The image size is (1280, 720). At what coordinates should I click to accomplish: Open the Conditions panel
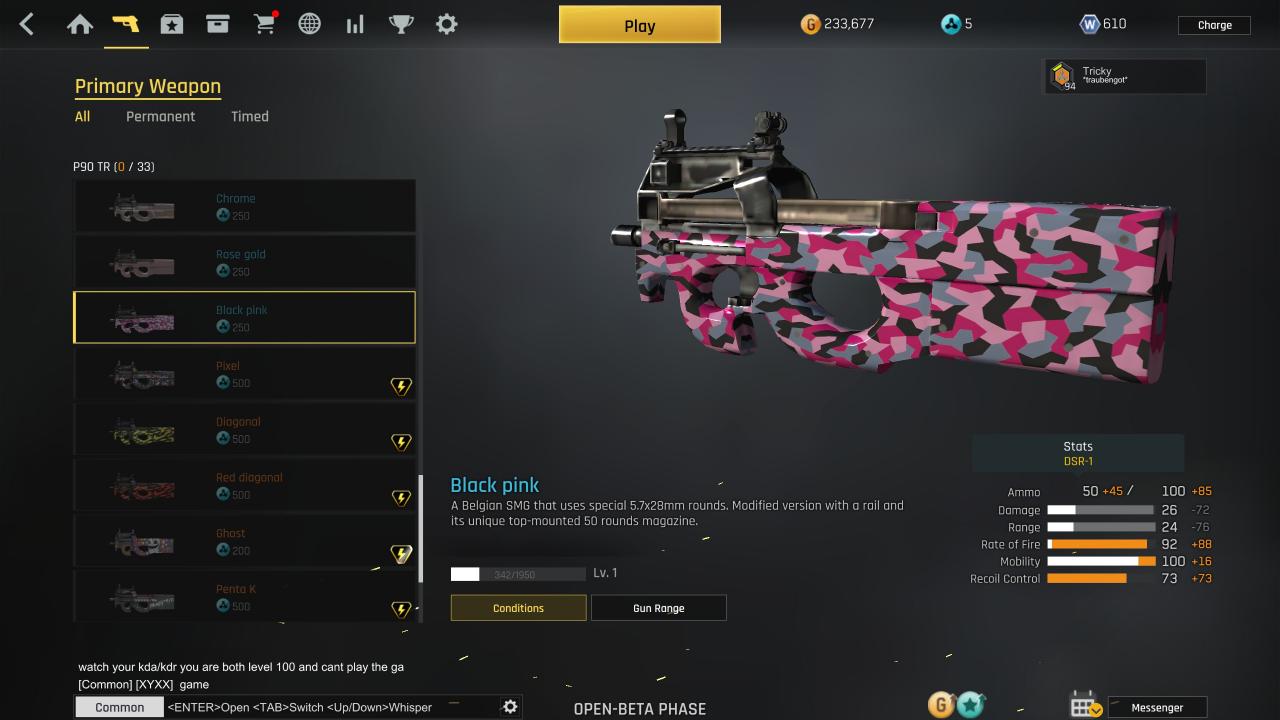pos(518,608)
